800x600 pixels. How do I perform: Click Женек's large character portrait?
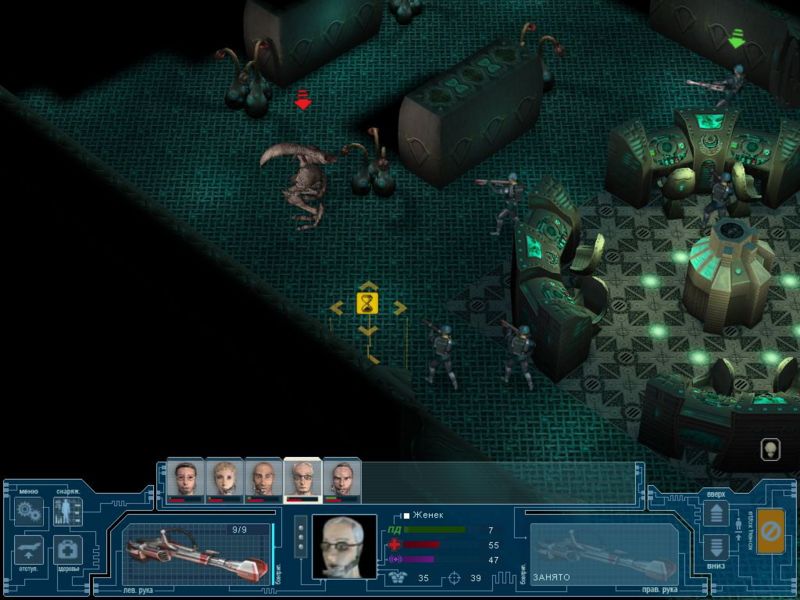pos(344,546)
